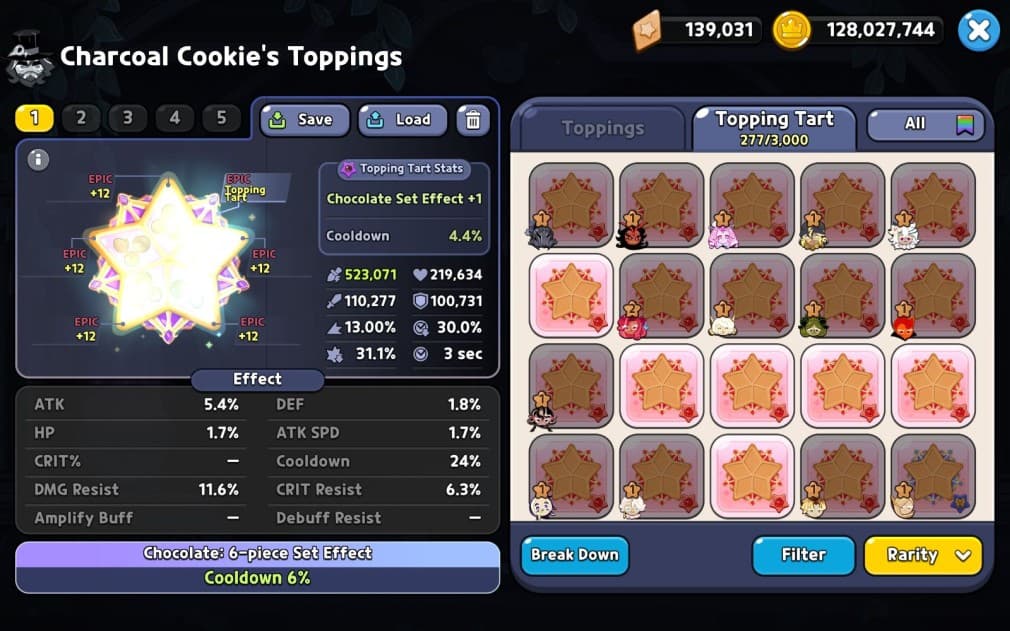Tap the Chocolate 6-piece Set Effect banner
Image resolution: width=1010 pixels, height=631 pixels.
click(257, 566)
